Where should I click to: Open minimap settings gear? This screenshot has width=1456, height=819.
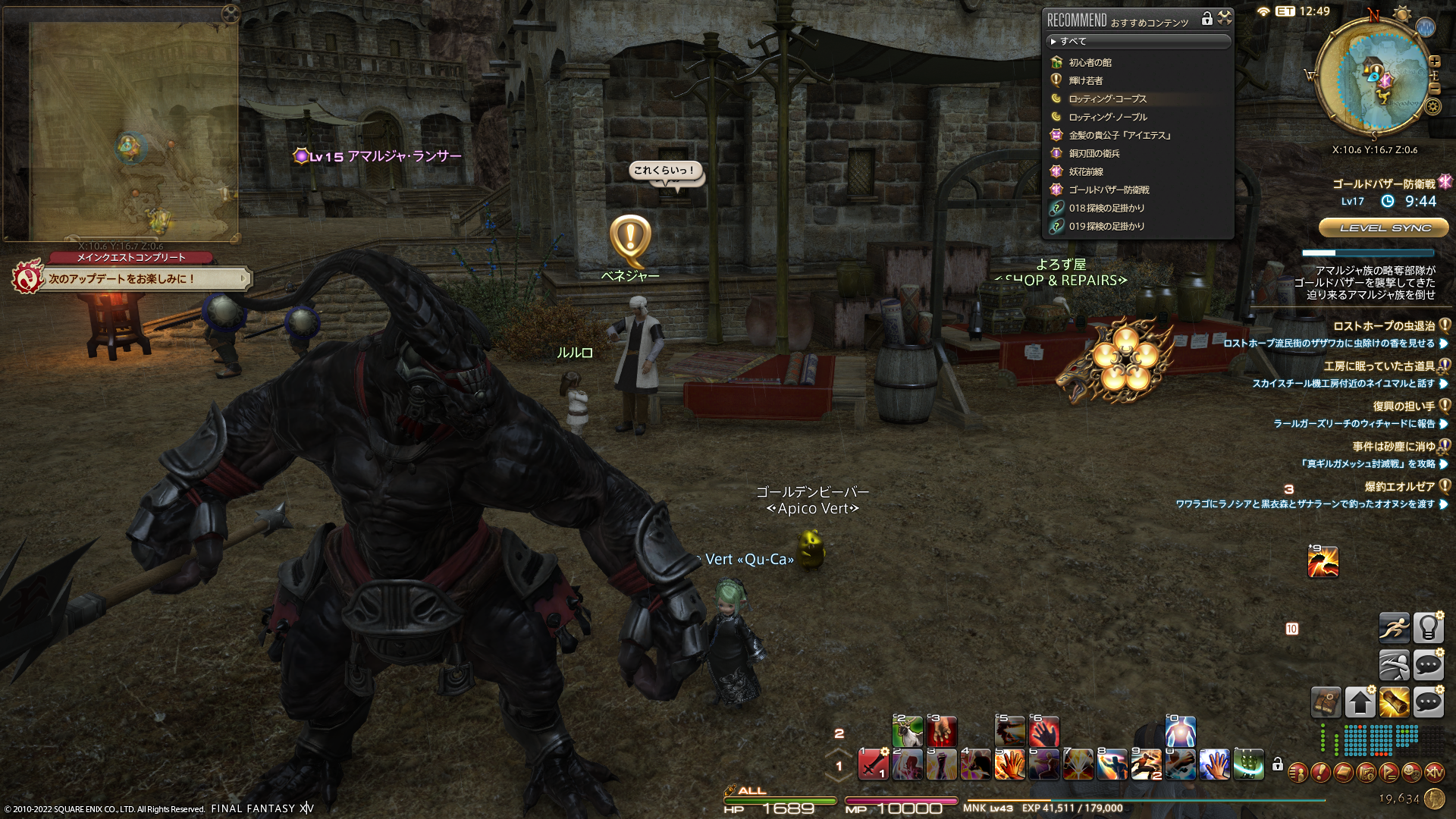[1432, 106]
